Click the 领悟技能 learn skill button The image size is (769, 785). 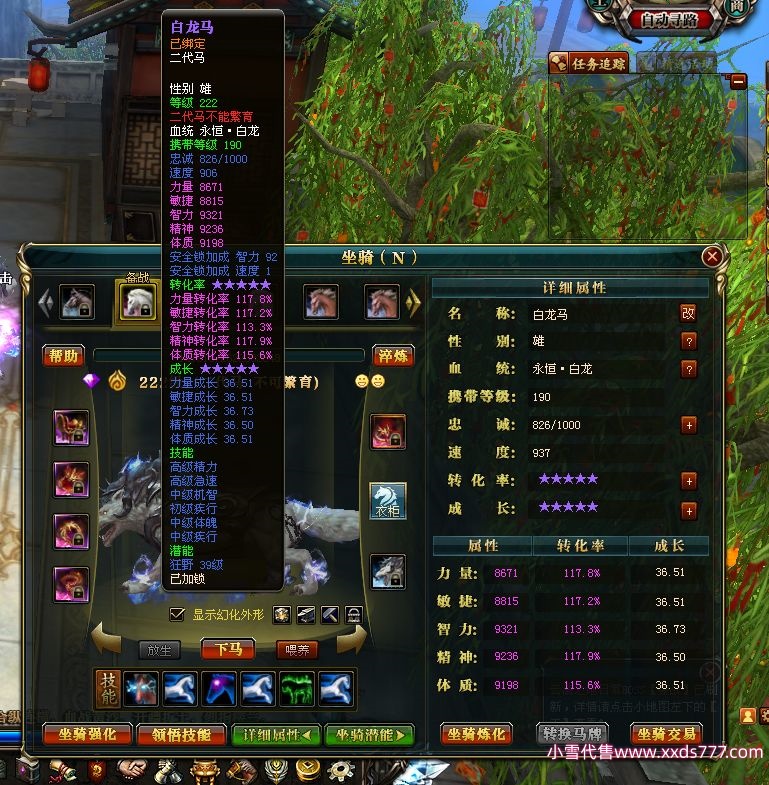pos(181,735)
